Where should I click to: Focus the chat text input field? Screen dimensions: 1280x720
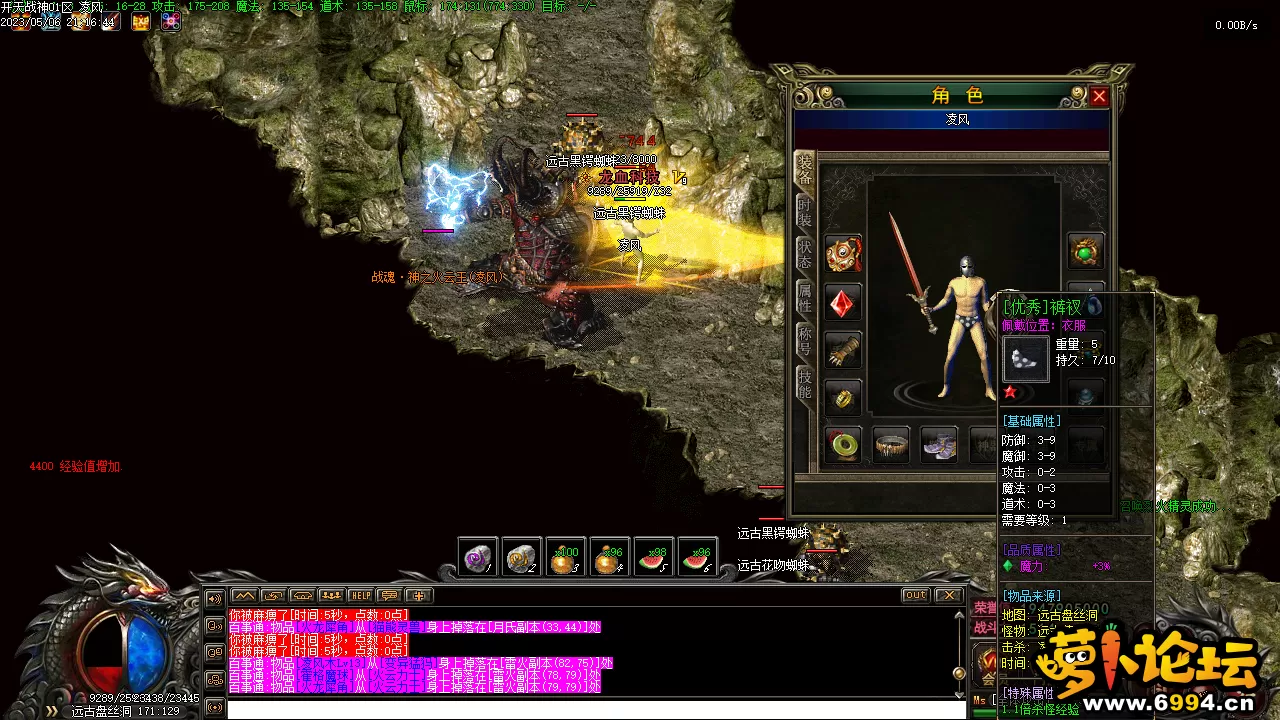click(595, 709)
